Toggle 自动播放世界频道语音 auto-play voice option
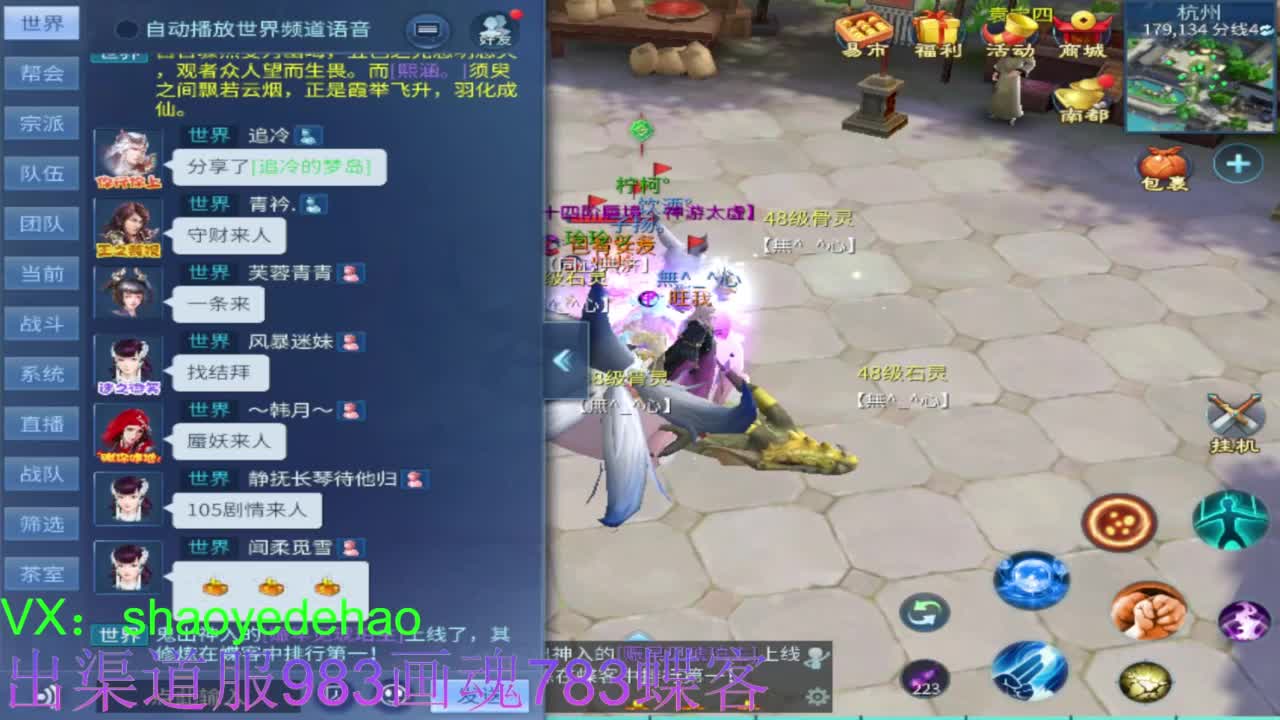Viewport: 1280px width, 720px height. coord(129,29)
